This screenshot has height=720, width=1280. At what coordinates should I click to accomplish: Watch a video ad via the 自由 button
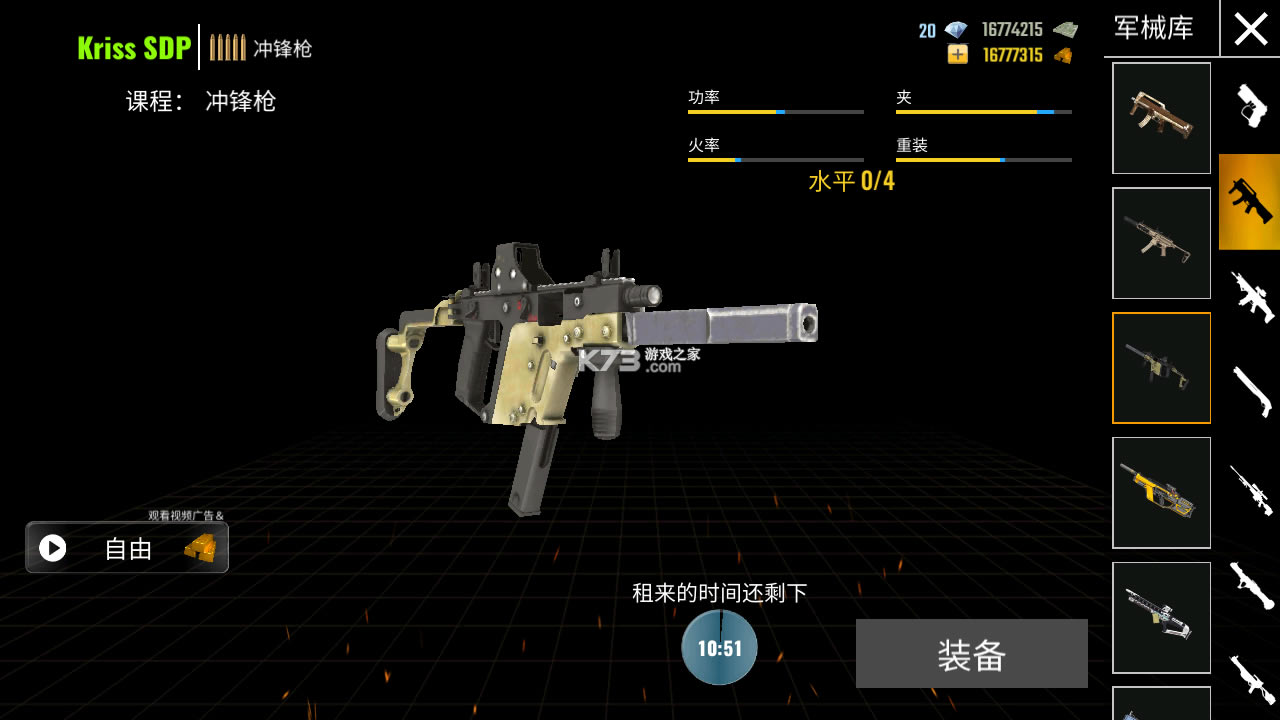pos(127,548)
